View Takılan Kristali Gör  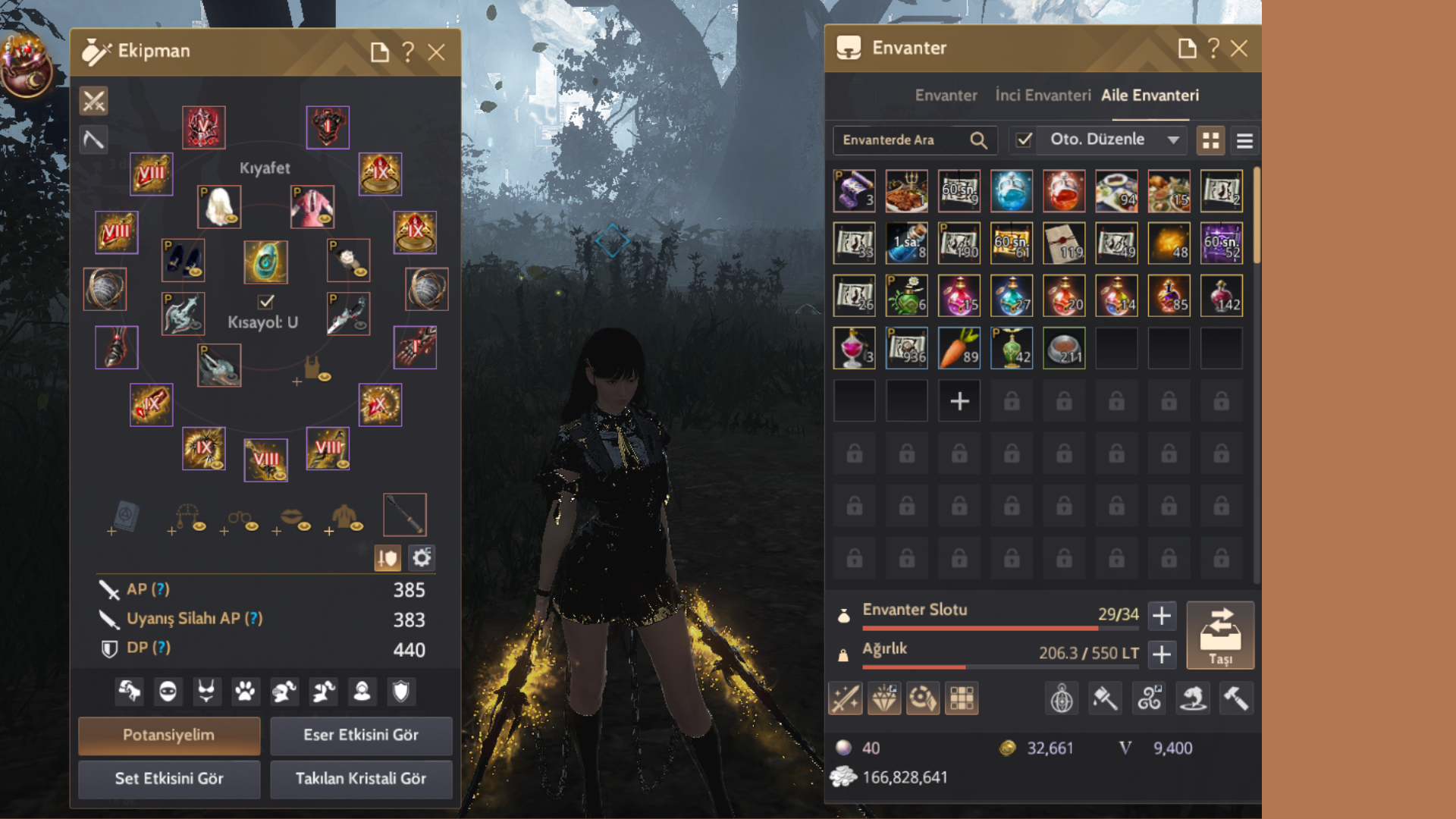(361, 779)
